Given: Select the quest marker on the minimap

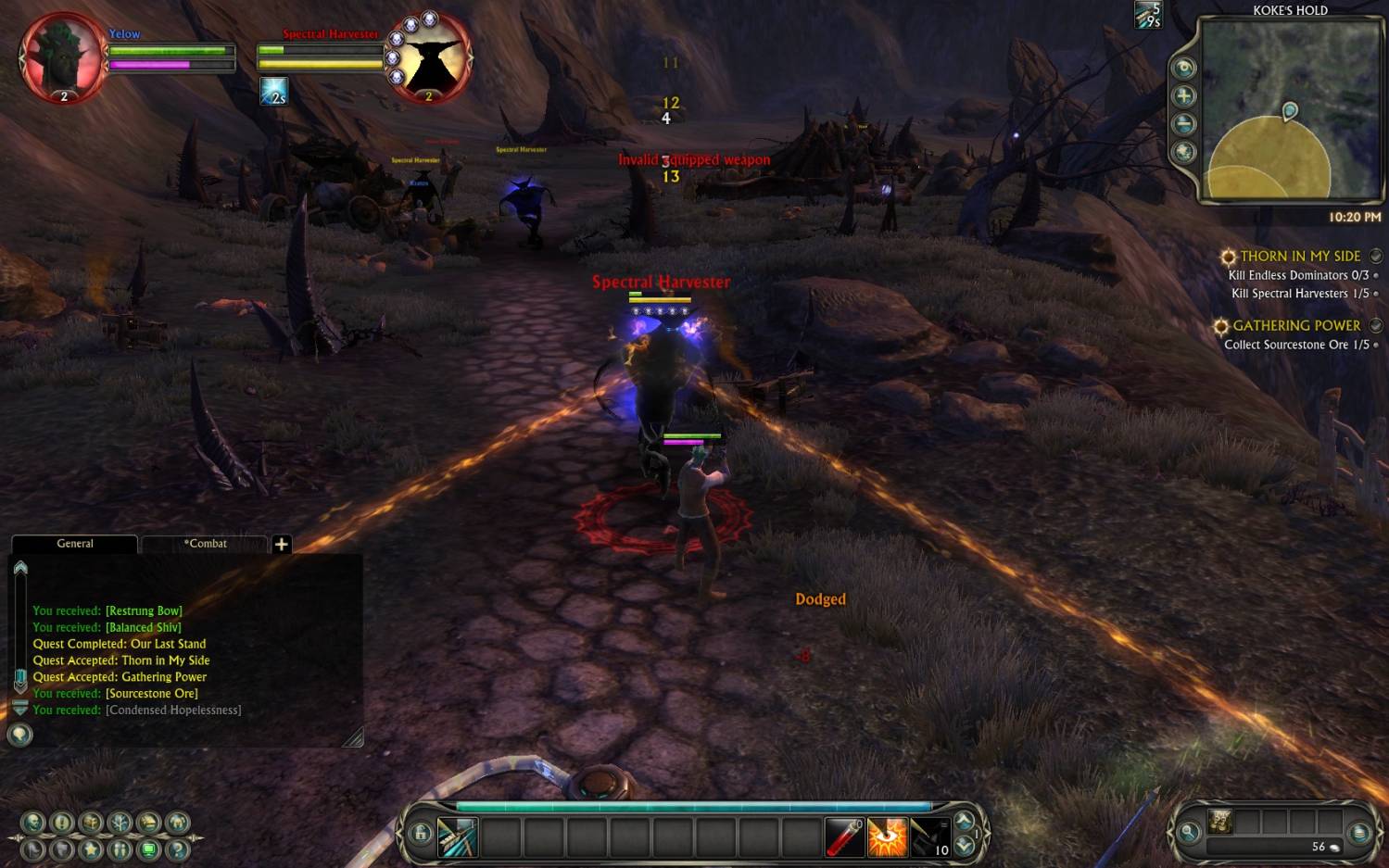Looking at the screenshot, I should tap(1289, 111).
